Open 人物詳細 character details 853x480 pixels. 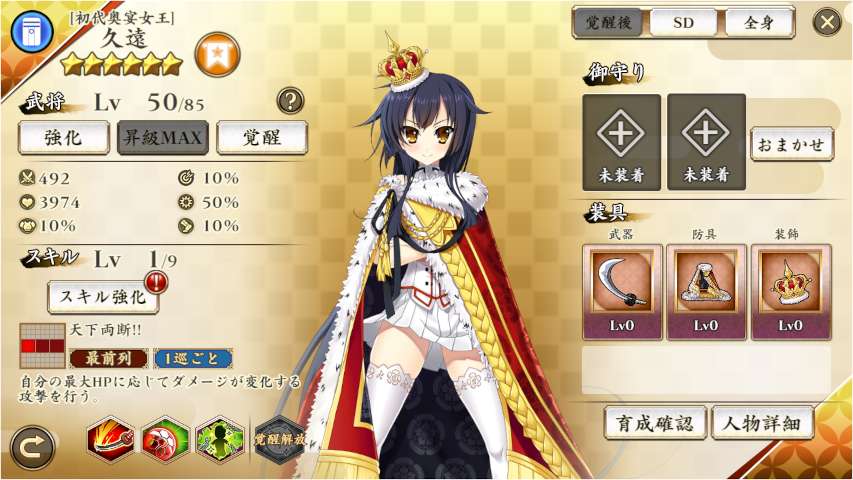[762, 423]
